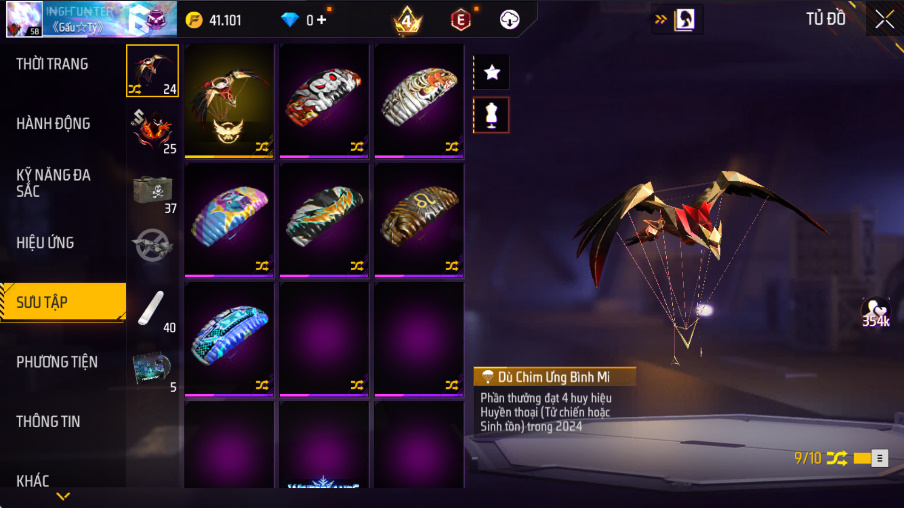904x508 pixels.
Task: Choose the Khác menu entry
Action: coord(33,481)
